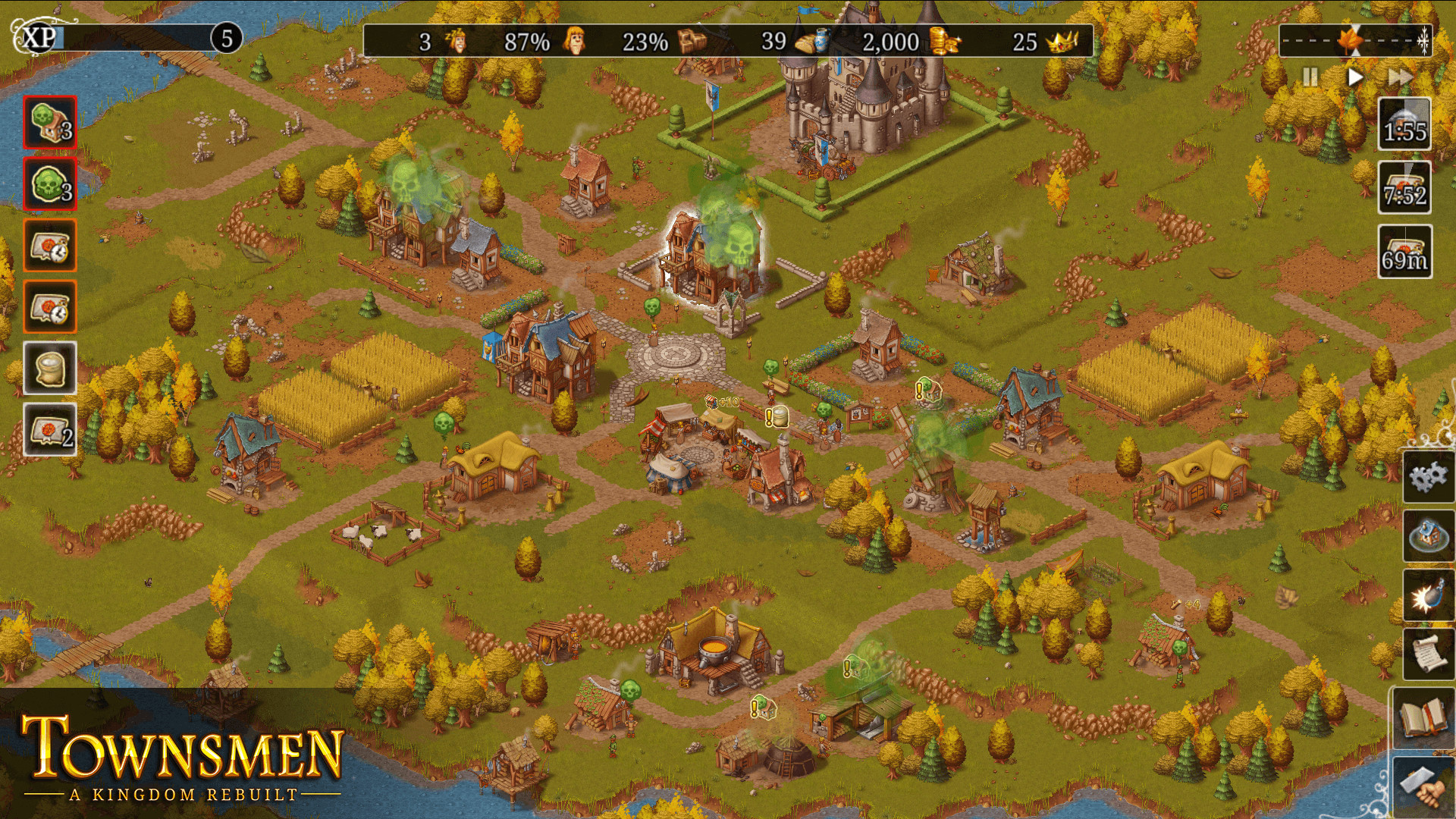Enable normal game speed with play

coord(1354,77)
